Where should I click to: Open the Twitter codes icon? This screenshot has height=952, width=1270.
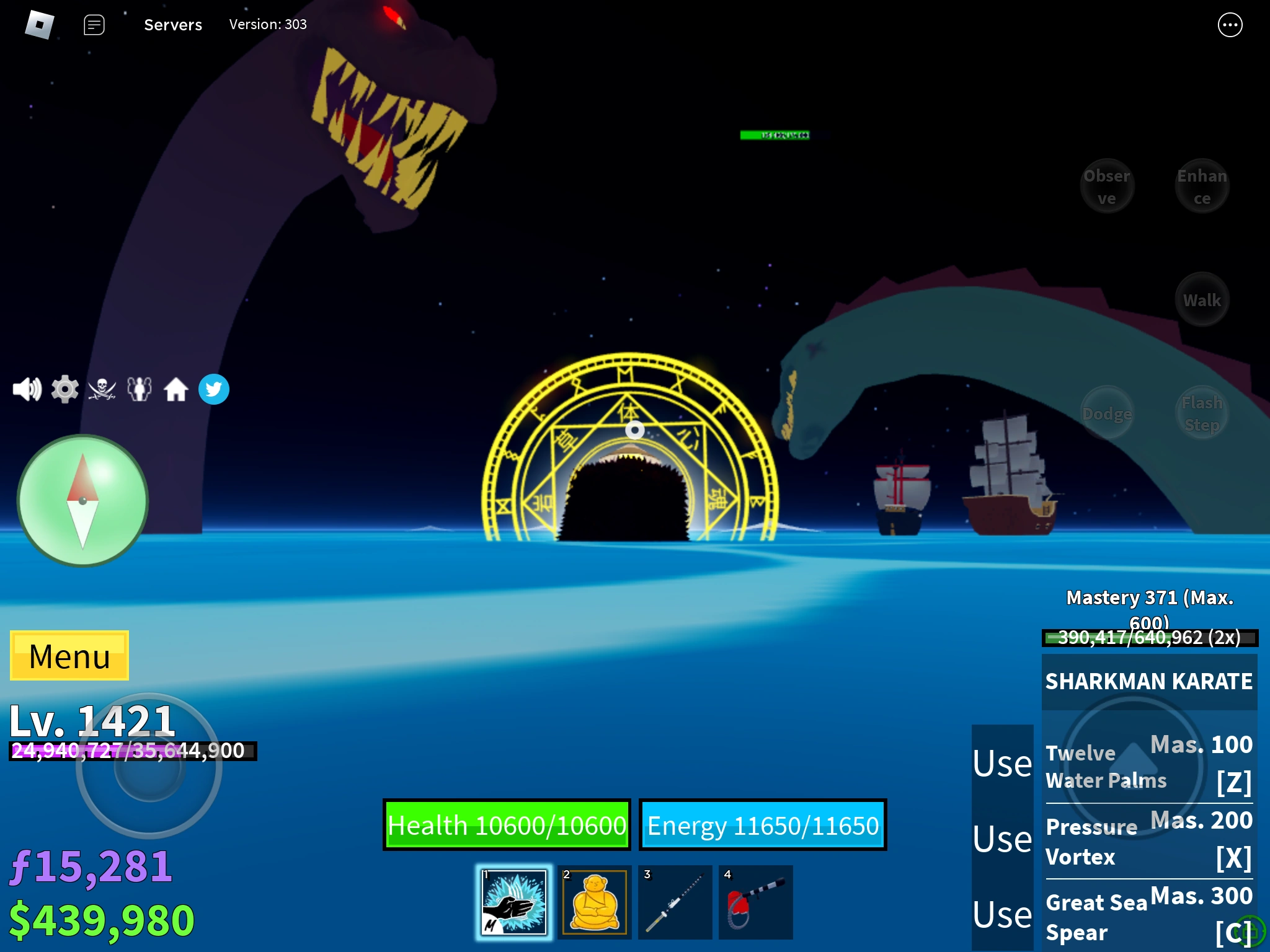click(x=214, y=389)
